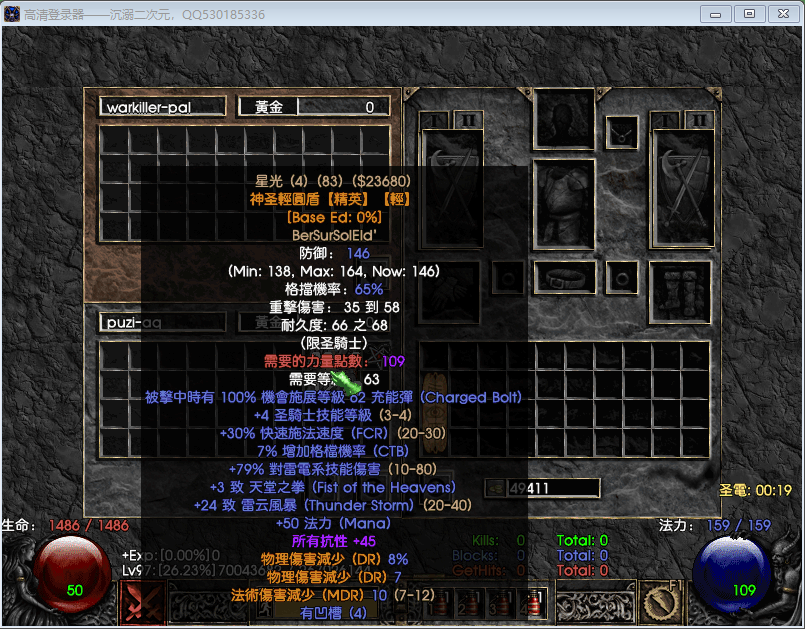Image resolution: width=805 pixels, height=629 pixels.
Task: Select the amulet equipment slot
Action: [624, 131]
